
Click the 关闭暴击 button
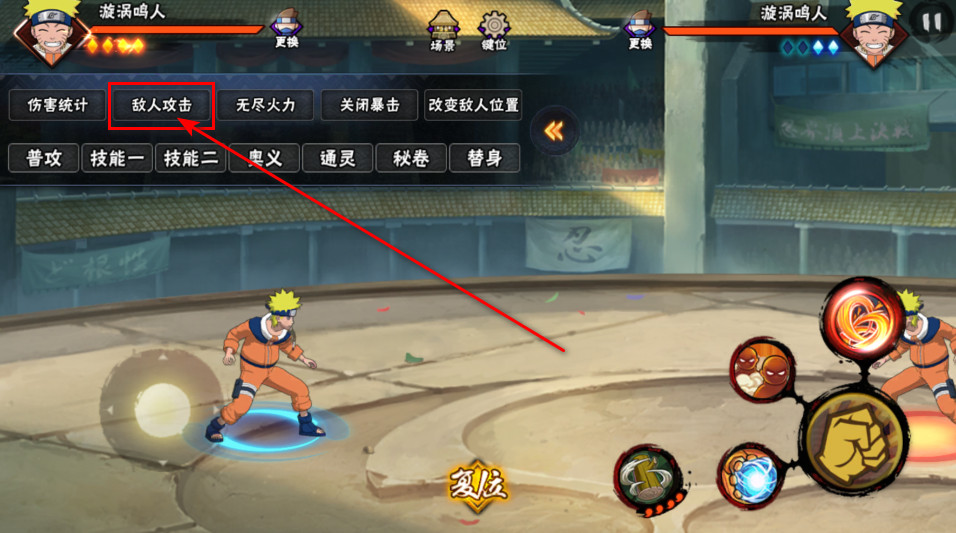(x=370, y=105)
